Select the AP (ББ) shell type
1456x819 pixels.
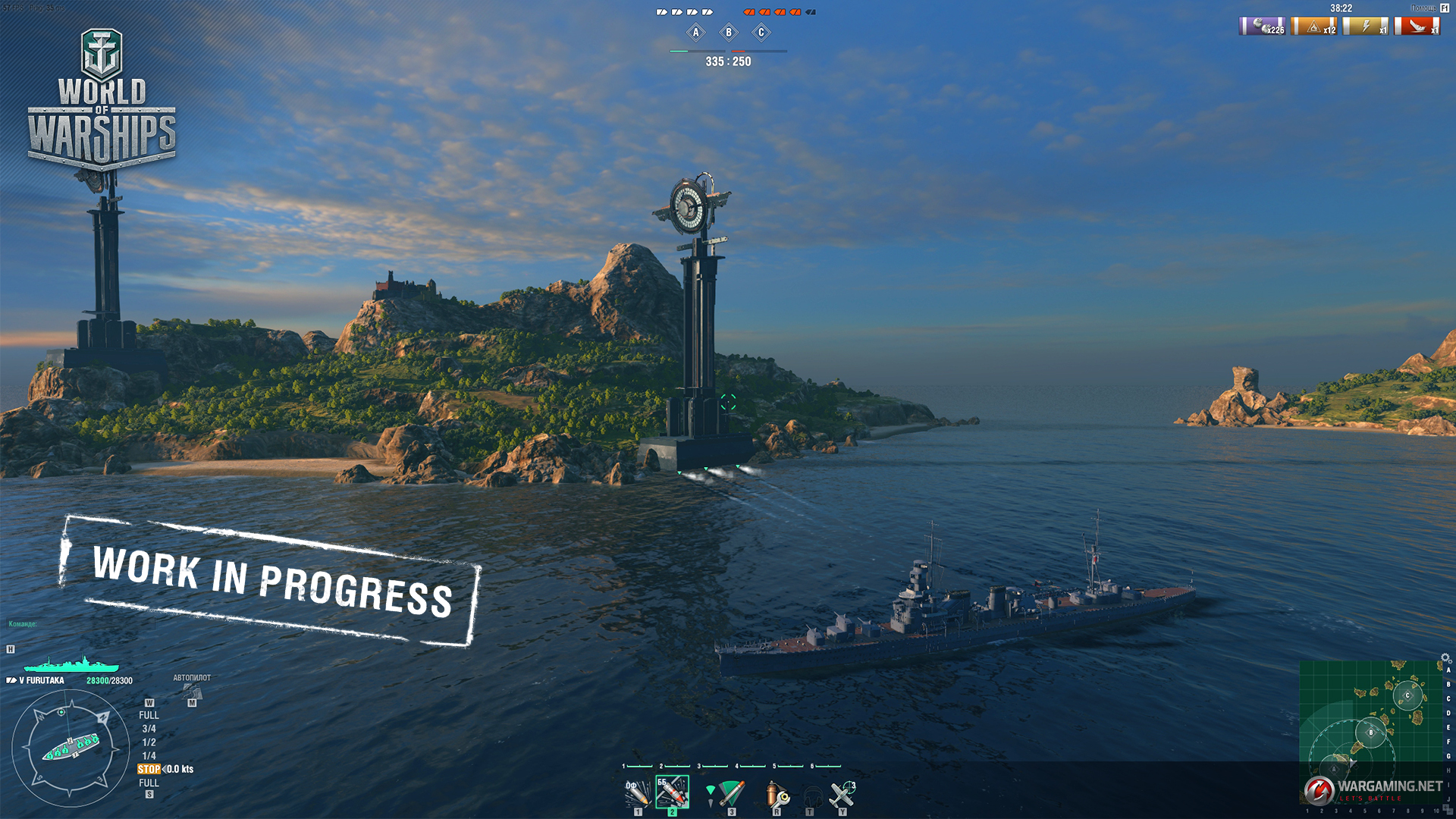672,792
